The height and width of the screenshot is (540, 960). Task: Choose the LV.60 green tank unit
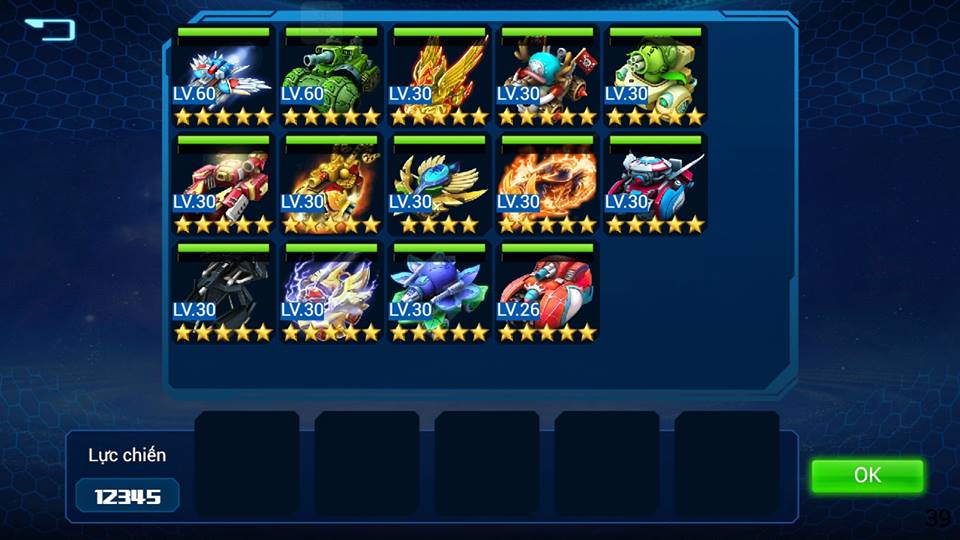tap(331, 76)
